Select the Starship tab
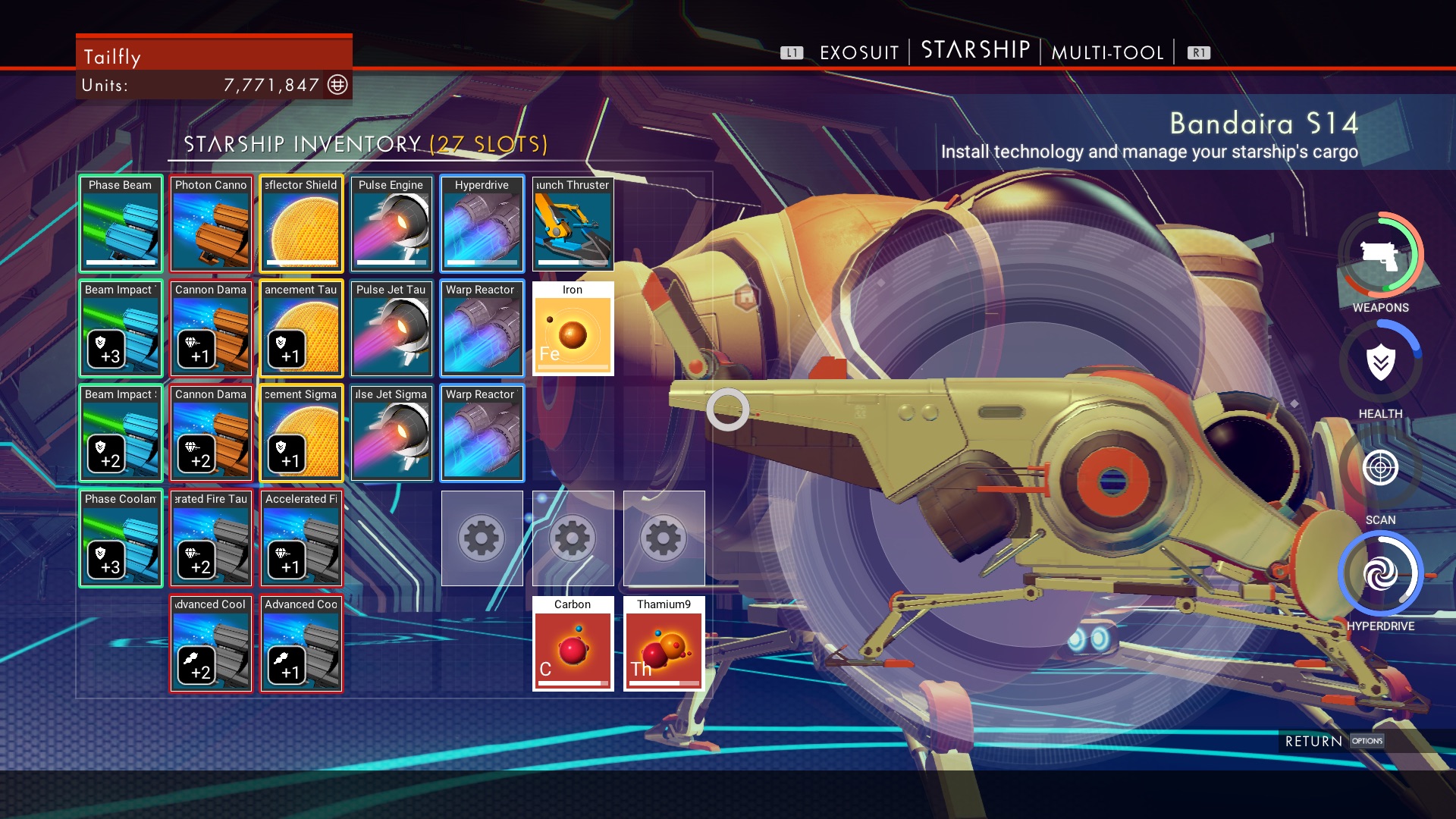Image resolution: width=1456 pixels, height=819 pixels. point(975,51)
